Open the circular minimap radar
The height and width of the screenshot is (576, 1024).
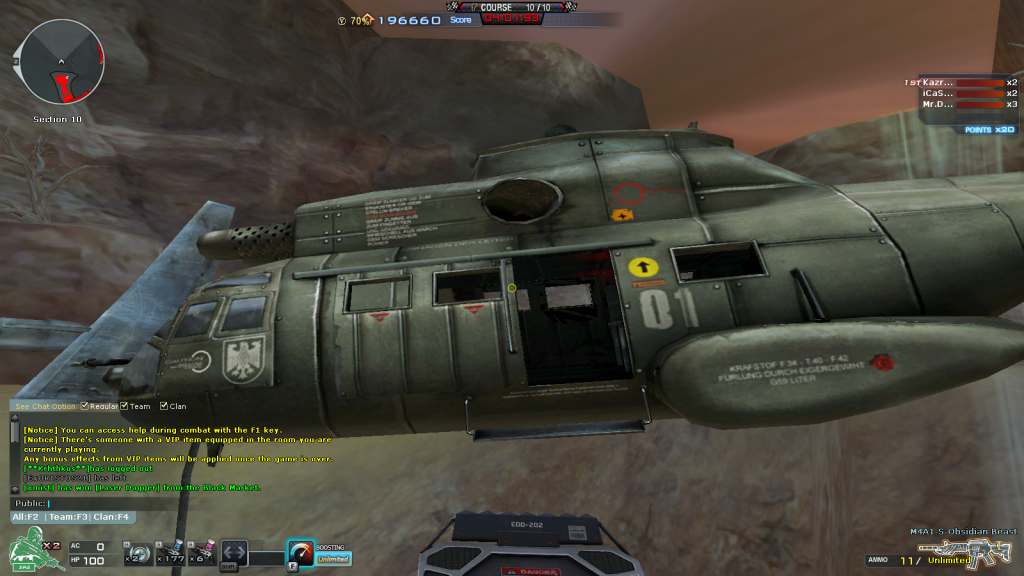(59, 63)
